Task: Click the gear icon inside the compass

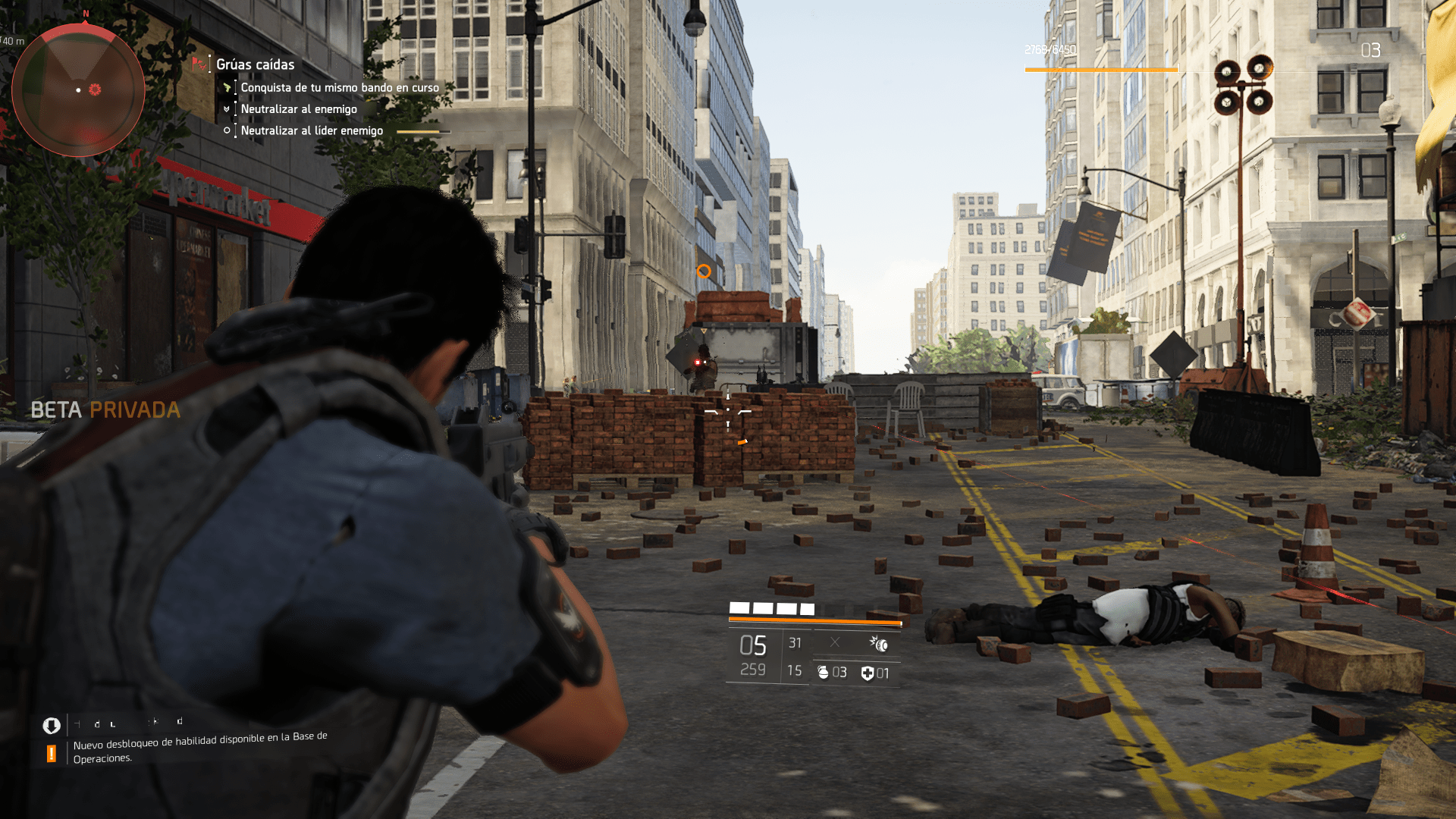Action: (x=94, y=91)
